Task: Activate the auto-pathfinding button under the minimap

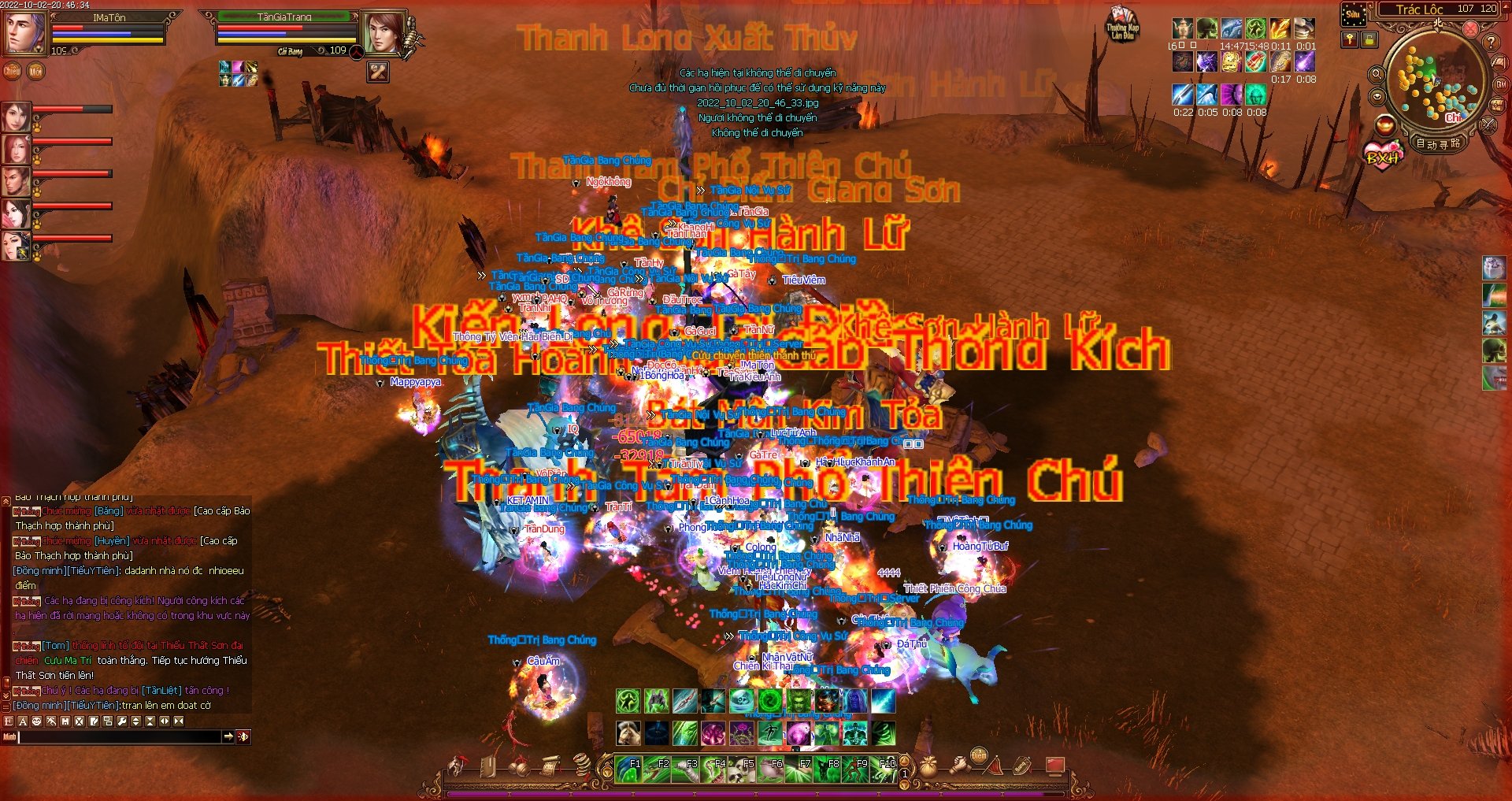Action: tap(1439, 143)
